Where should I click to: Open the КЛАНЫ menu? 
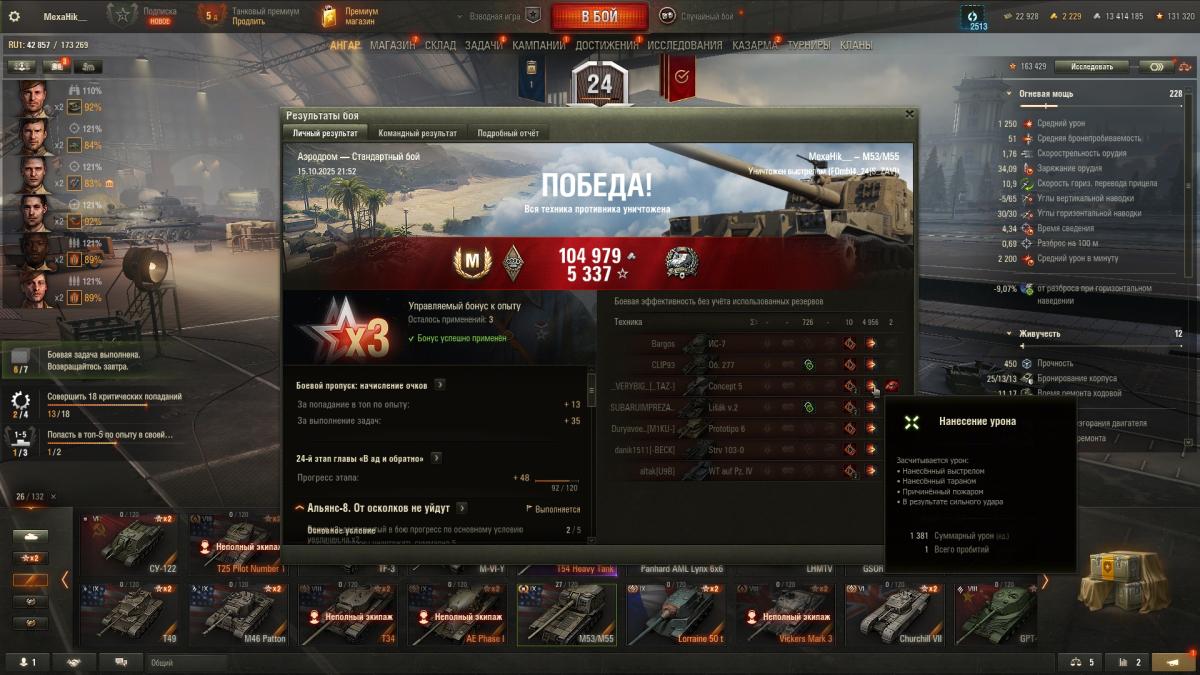click(855, 45)
